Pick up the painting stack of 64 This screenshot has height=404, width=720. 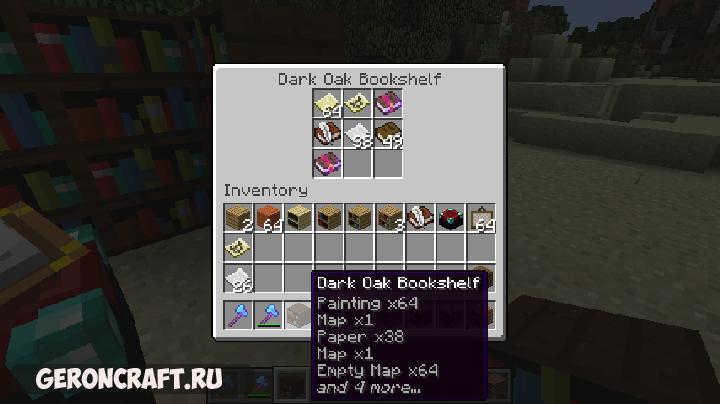tap(480, 217)
